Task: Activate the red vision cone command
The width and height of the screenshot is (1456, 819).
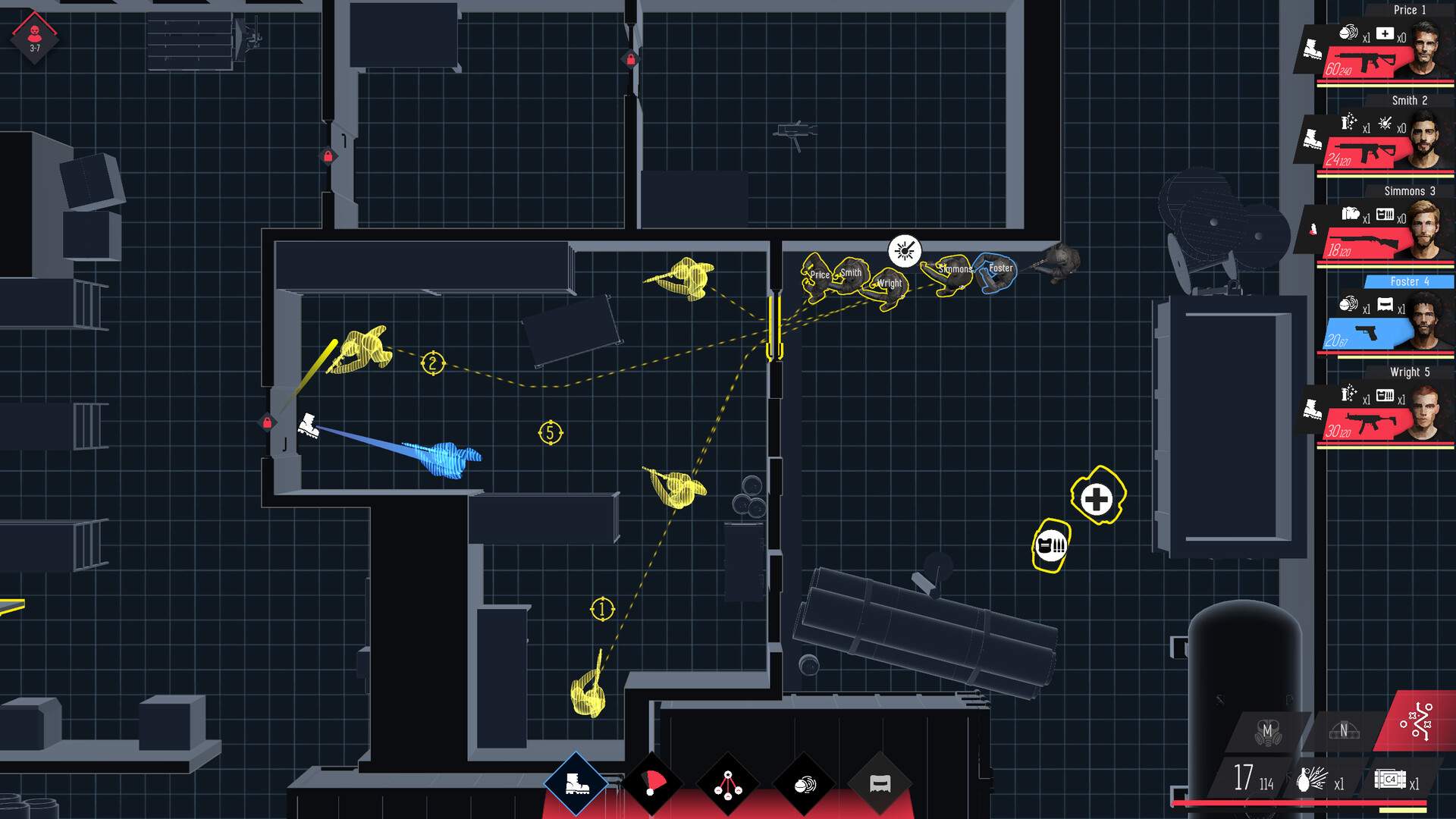Action: [x=652, y=783]
